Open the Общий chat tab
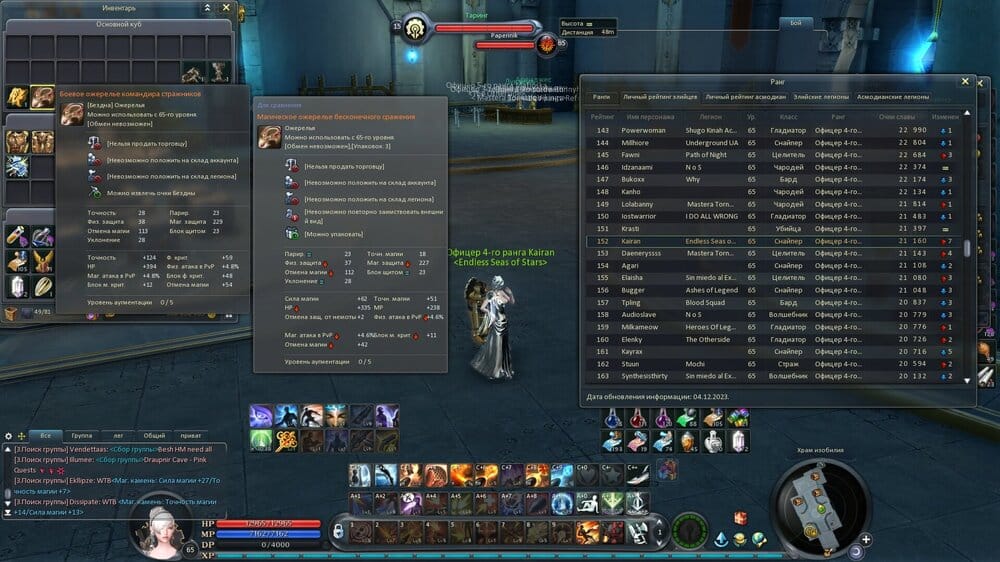 154,436
